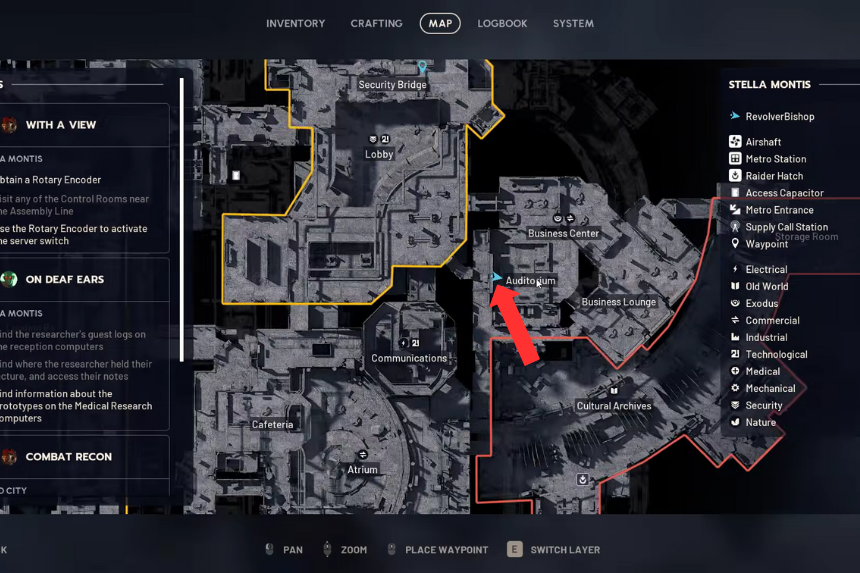Open the Logbook tab

pyautogui.click(x=502, y=23)
